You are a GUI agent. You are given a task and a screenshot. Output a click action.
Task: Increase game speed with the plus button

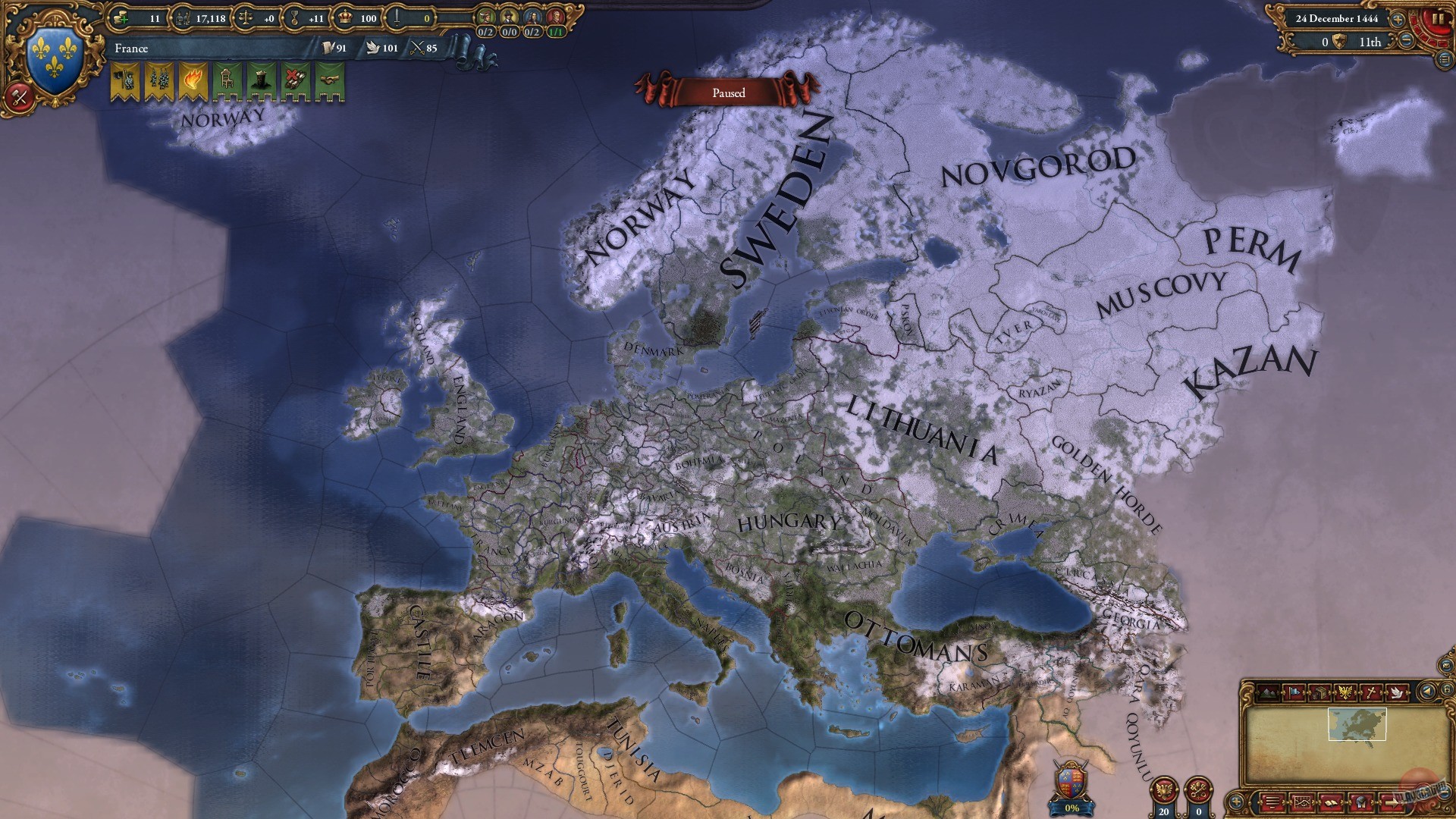1398,19
